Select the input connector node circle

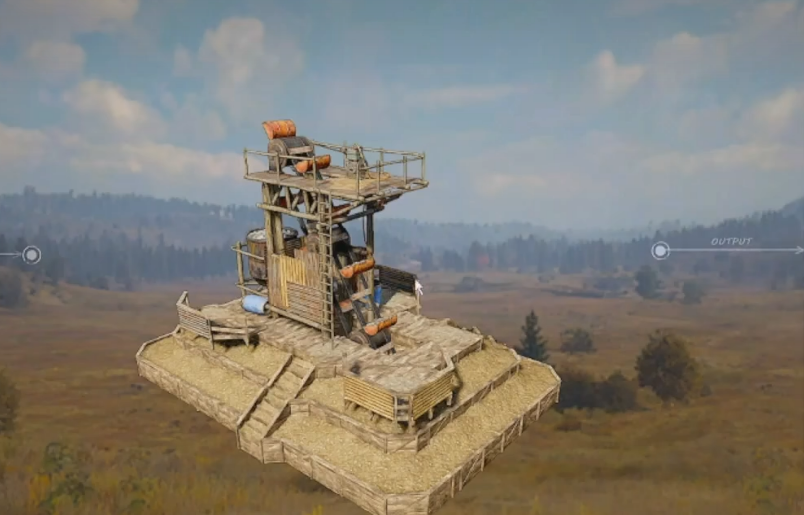pyautogui.click(x=32, y=254)
